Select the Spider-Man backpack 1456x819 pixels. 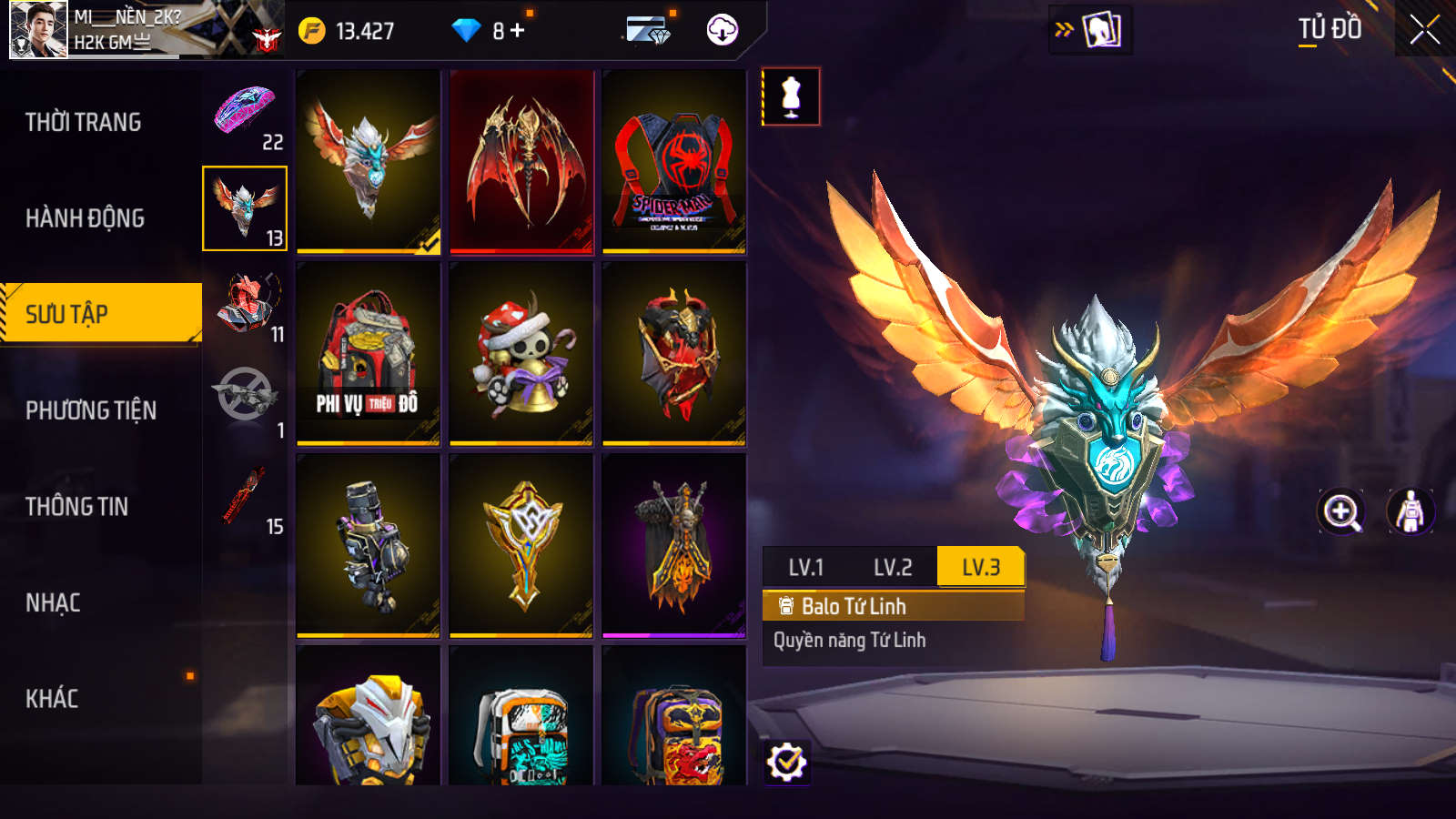(x=674, y=162)
